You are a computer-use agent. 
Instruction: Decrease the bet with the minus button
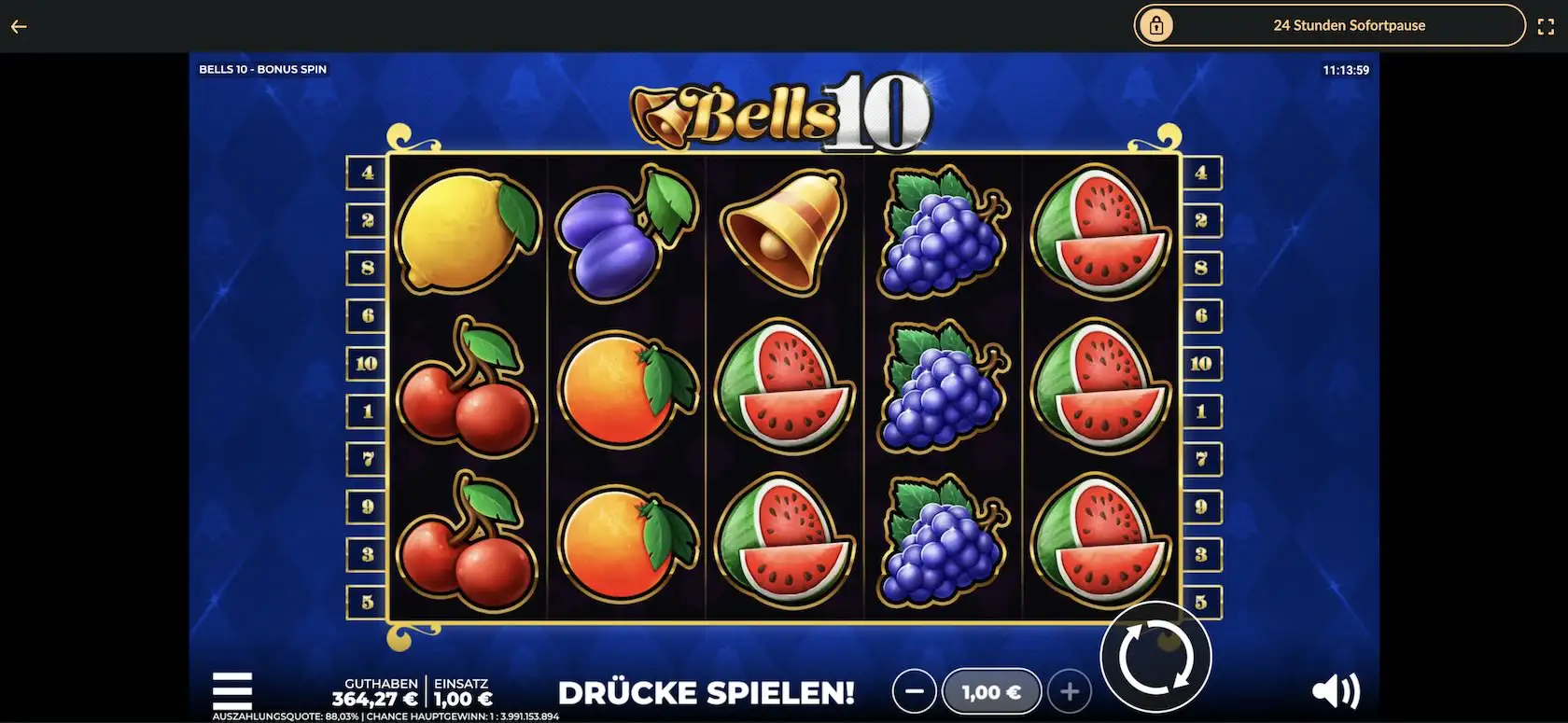click(914, 690)
